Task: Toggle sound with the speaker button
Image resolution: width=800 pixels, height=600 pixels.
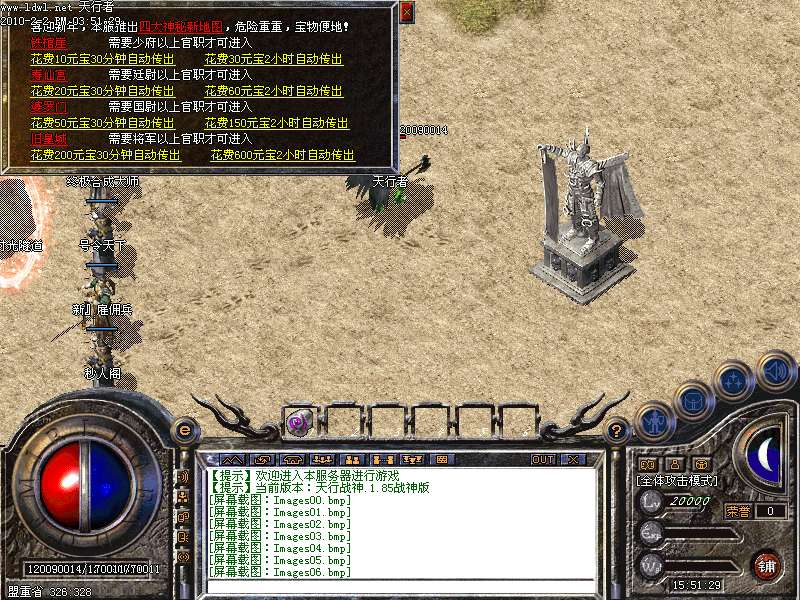Action: 775,370
